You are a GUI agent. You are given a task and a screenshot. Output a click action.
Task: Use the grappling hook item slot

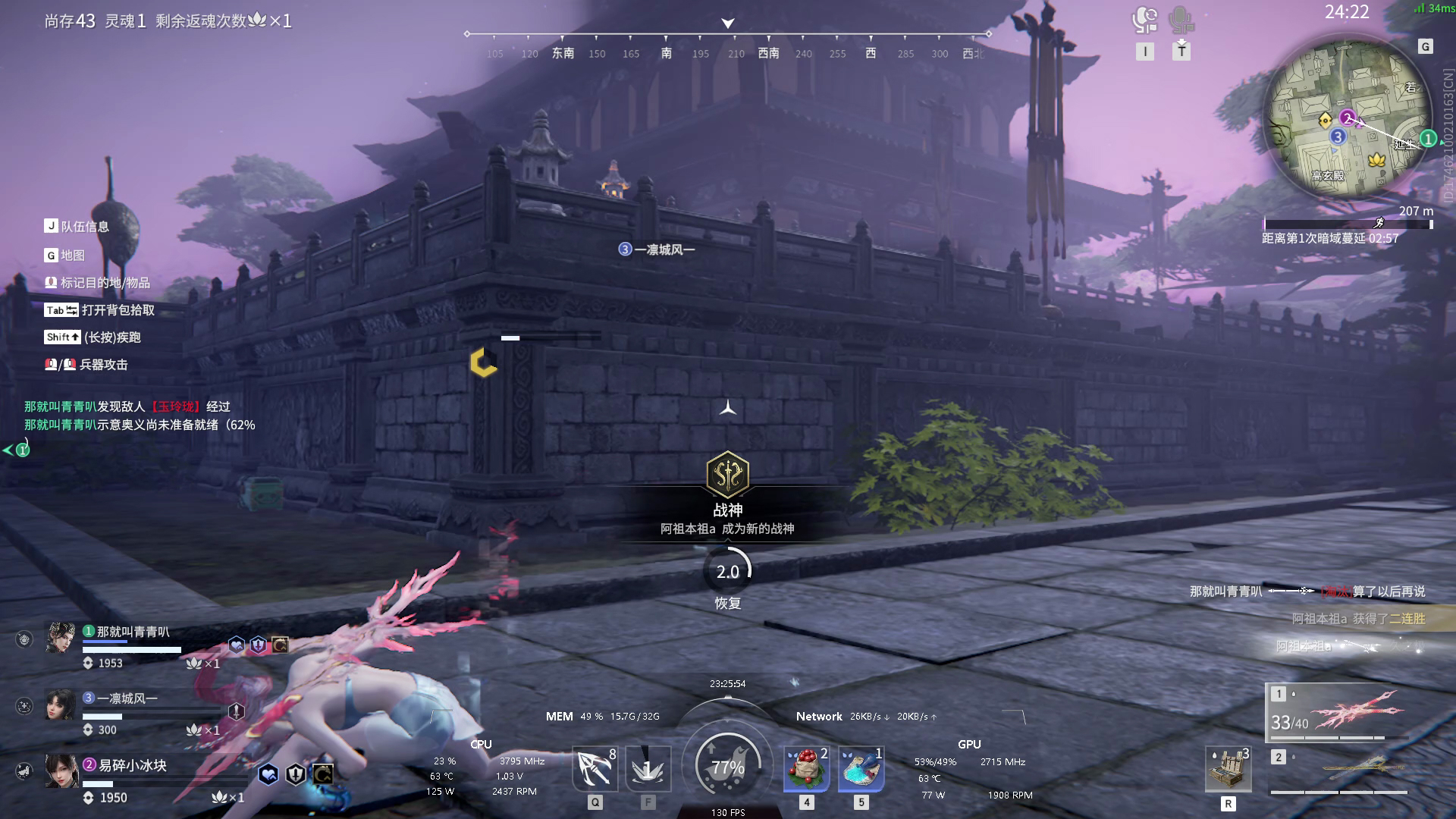point(595,768)
